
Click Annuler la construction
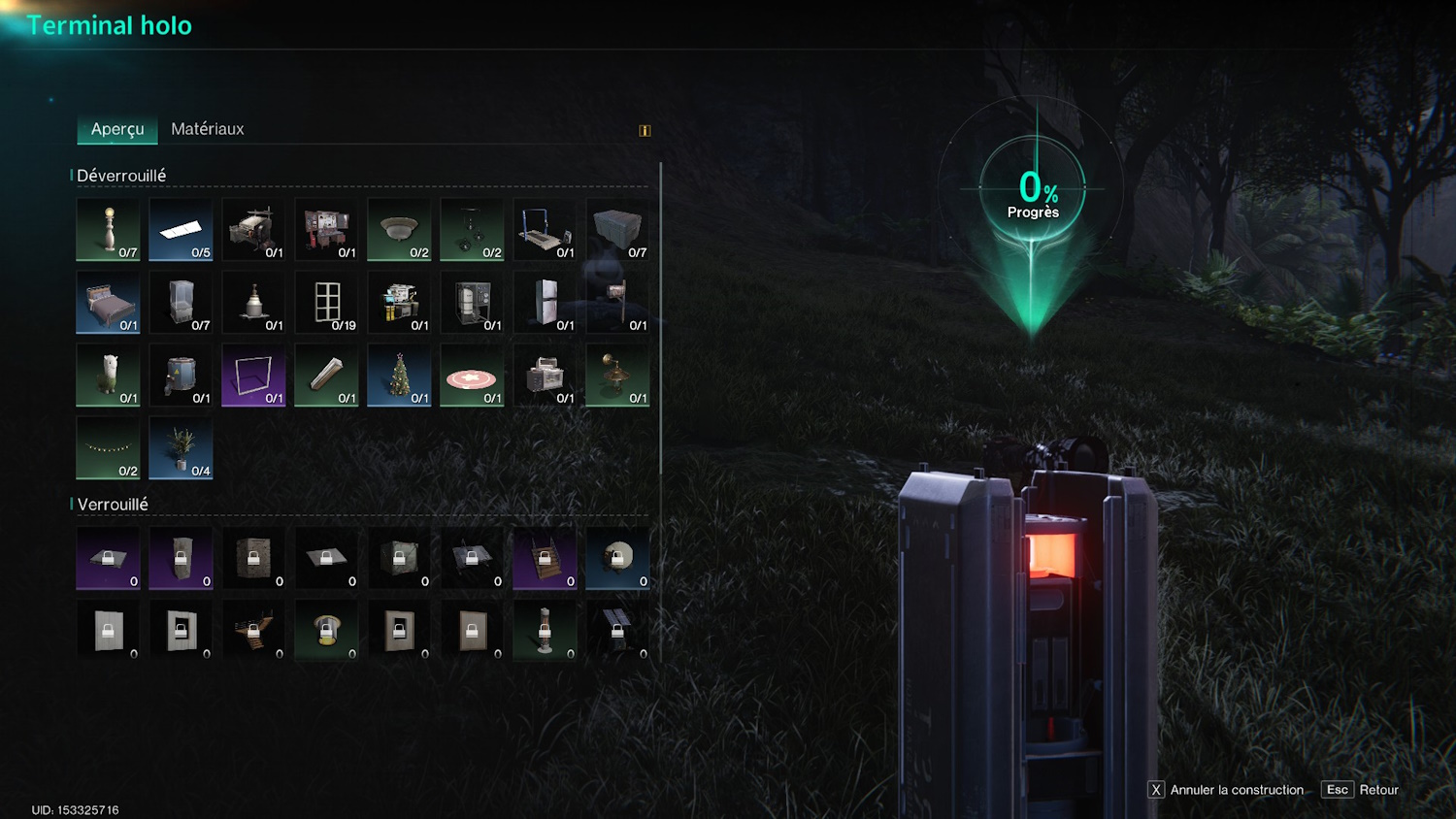tap(1226, 790)
